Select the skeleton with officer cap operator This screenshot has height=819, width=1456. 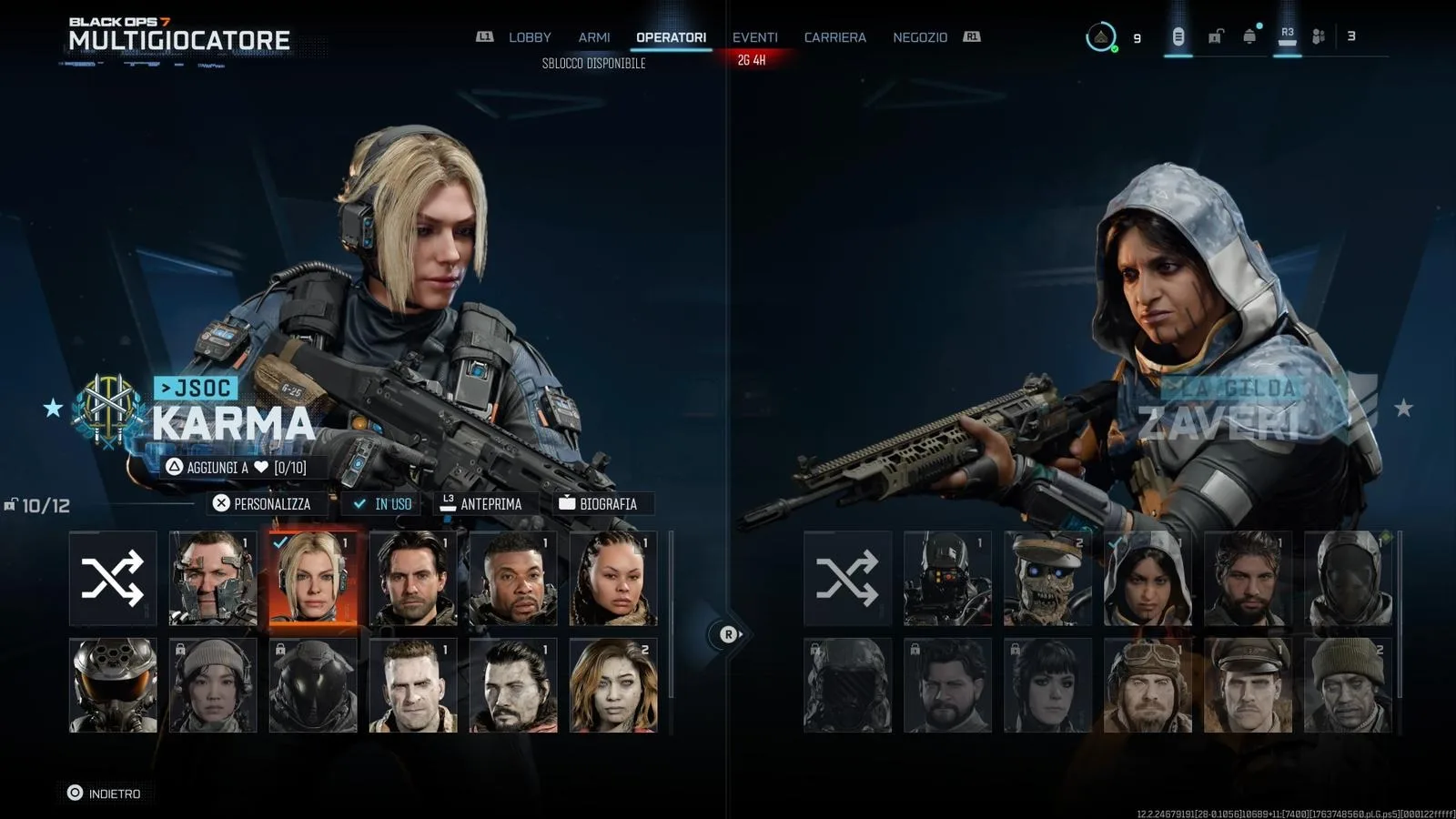(x=1047, y=579)
